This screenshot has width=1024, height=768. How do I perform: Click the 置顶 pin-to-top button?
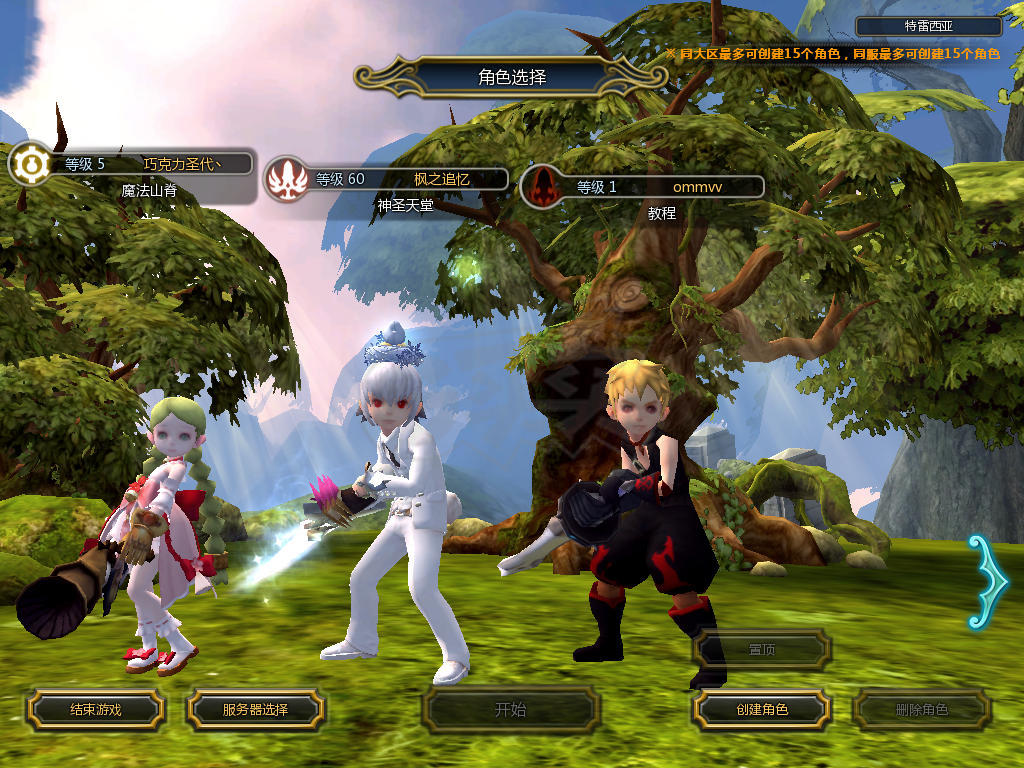[x=762, y=650]
